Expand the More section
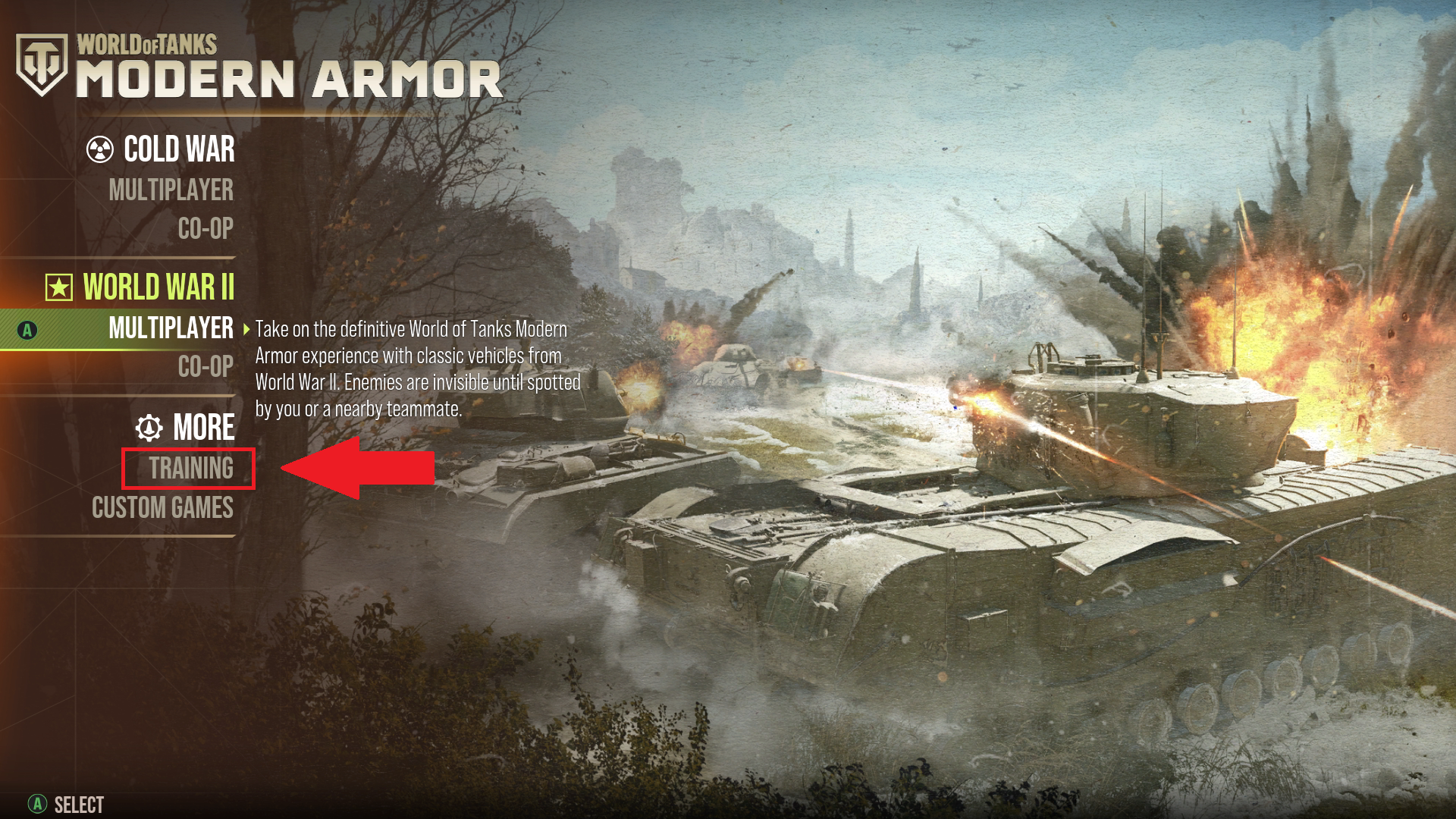1456x819 pixels. 202,428
